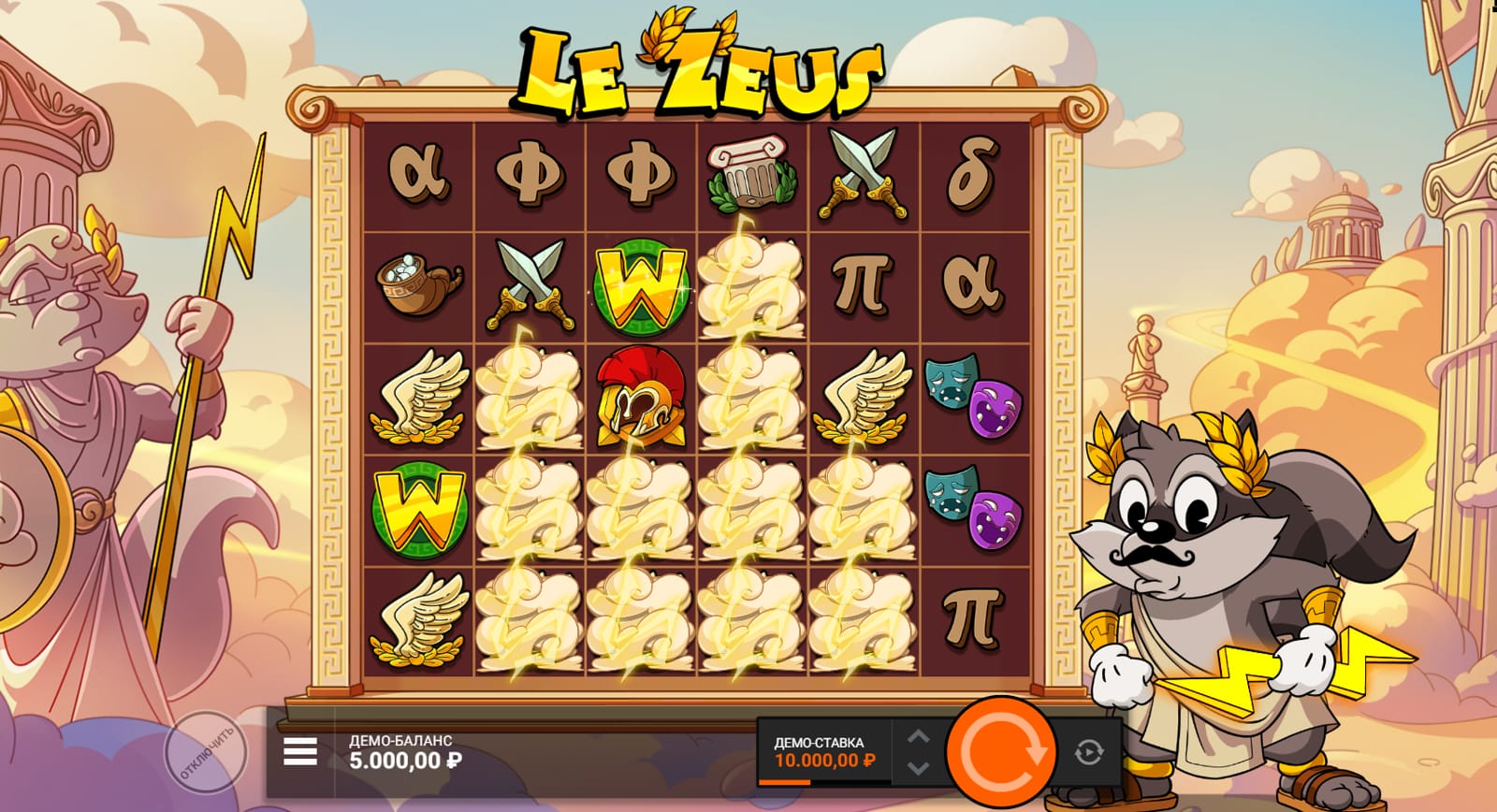Increase the bet with the up arrow
The height and width of the screenshot is (812, 1497).
[919, 736]
